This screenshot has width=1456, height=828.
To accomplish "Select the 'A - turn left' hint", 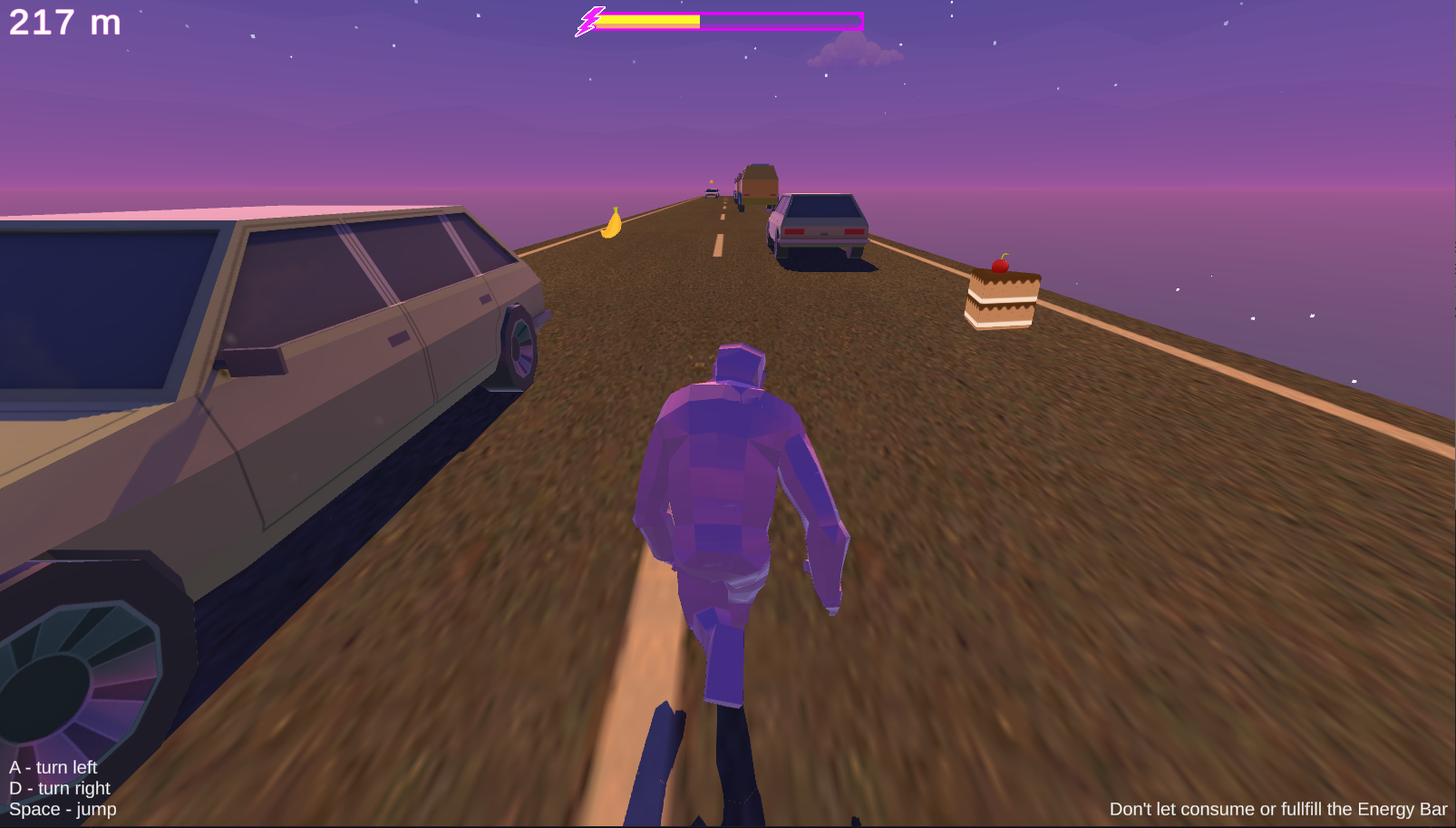I will point(53,766).
